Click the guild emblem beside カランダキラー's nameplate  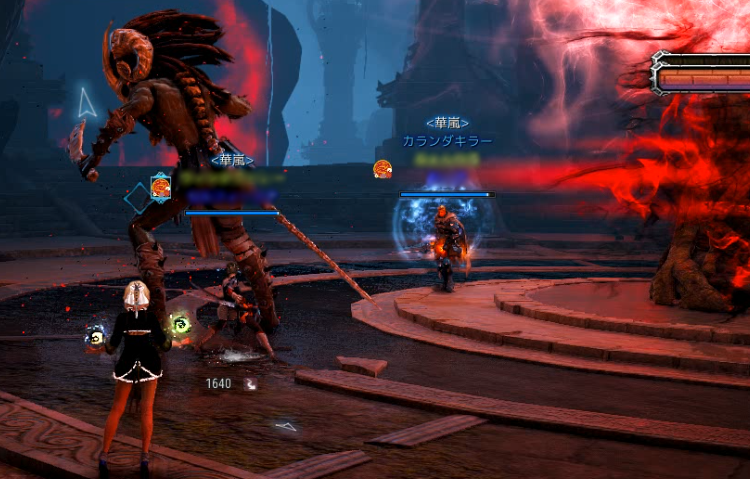click(382, 169)
